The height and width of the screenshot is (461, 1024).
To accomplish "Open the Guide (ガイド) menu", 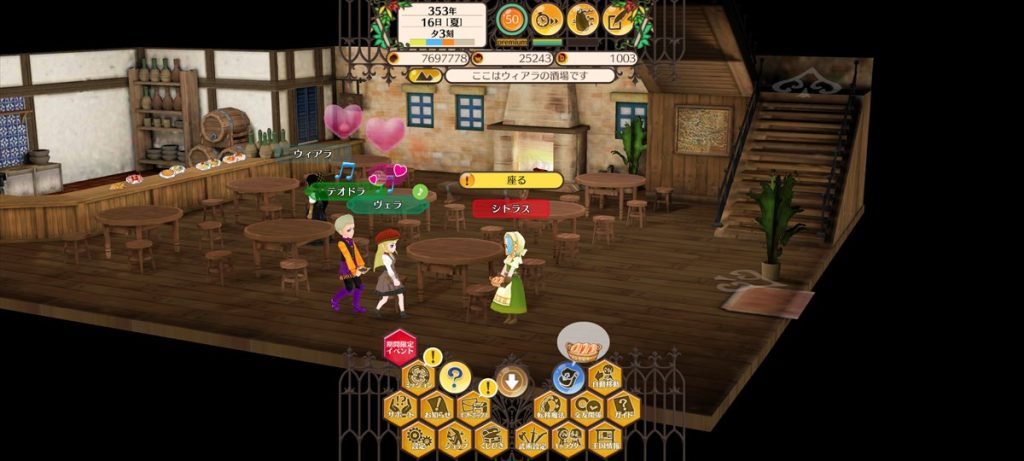I will pyautogui.click(x=622, y=408).
